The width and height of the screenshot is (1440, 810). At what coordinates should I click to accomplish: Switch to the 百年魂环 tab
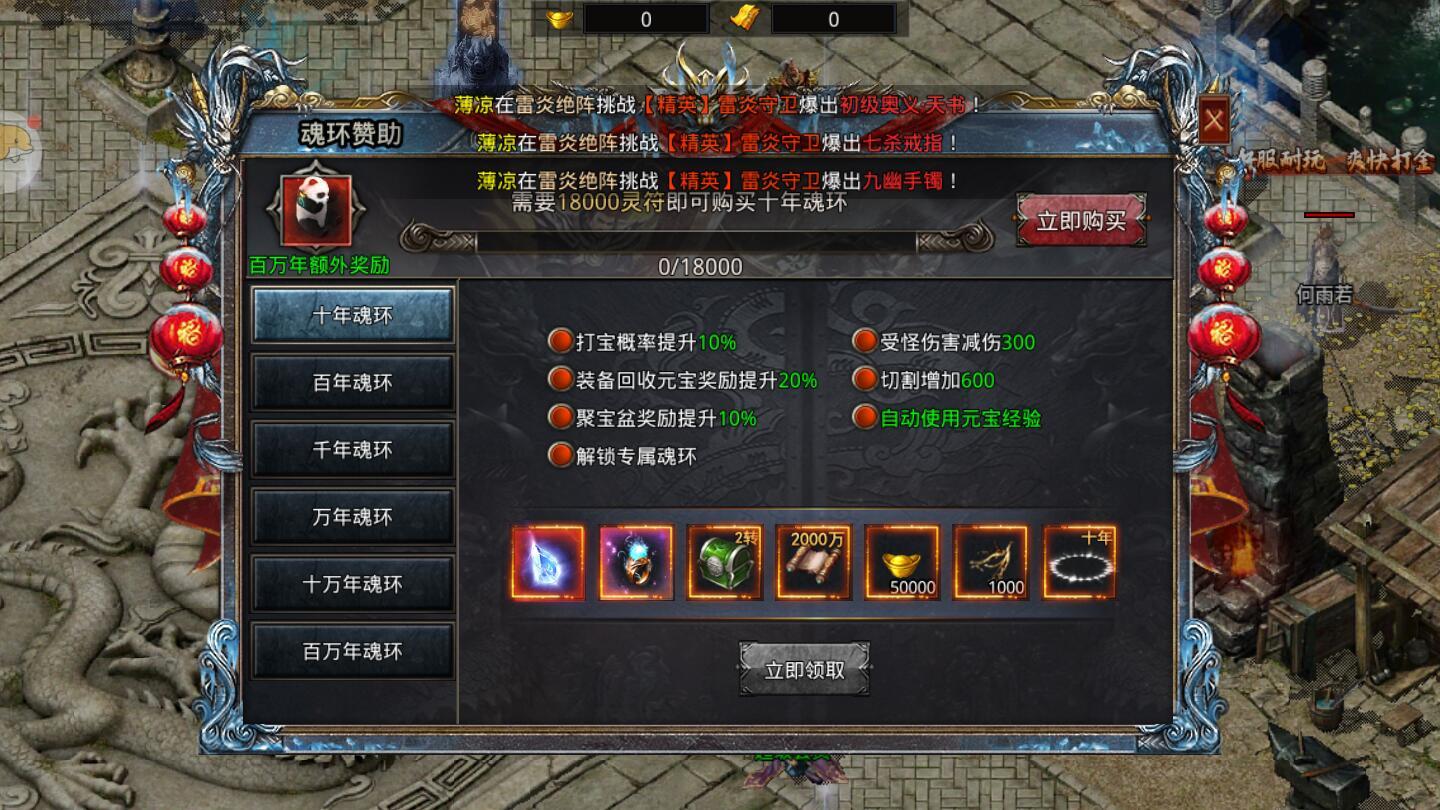[352, 382]
